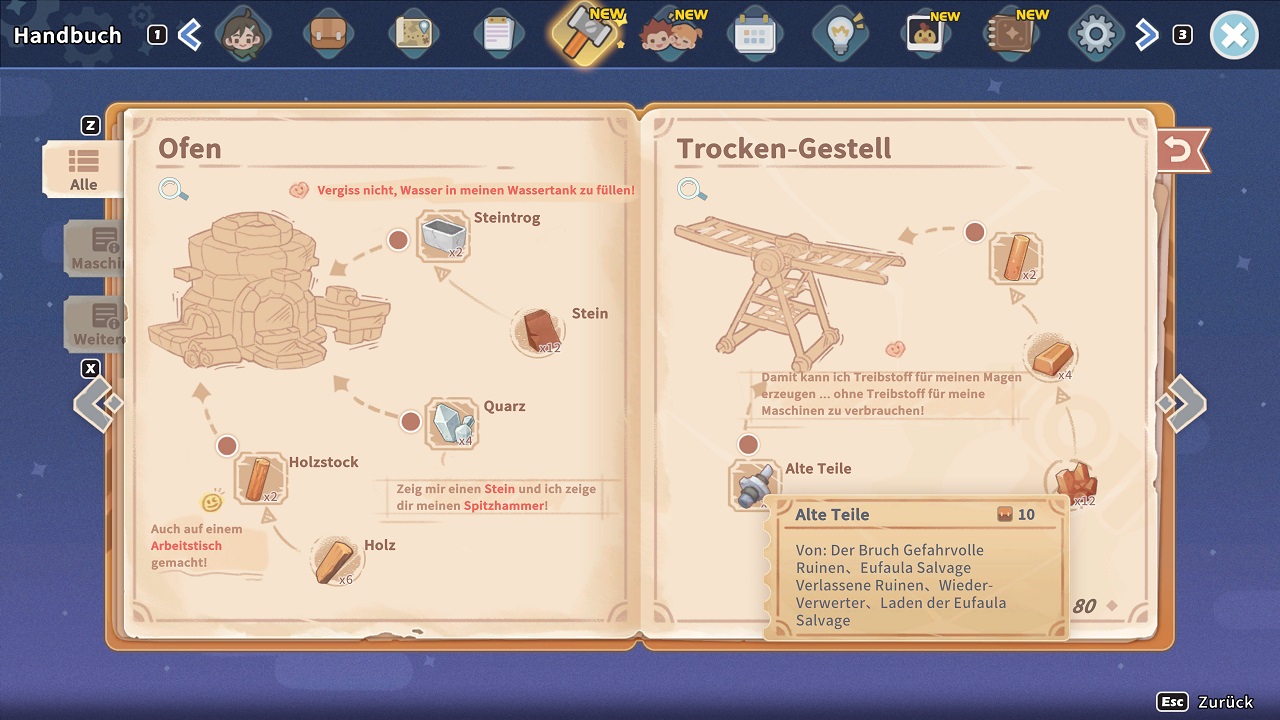This screenshot has width=1280, height=720.
Task: Open the brown journal book tab
Action: coord(1010,35)
